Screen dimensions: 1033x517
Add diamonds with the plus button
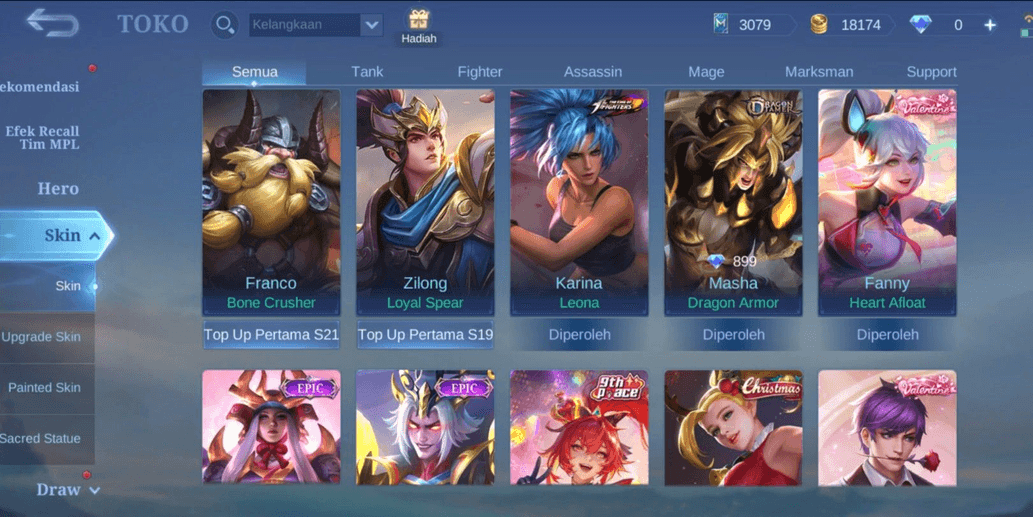[x=990, y=25]
